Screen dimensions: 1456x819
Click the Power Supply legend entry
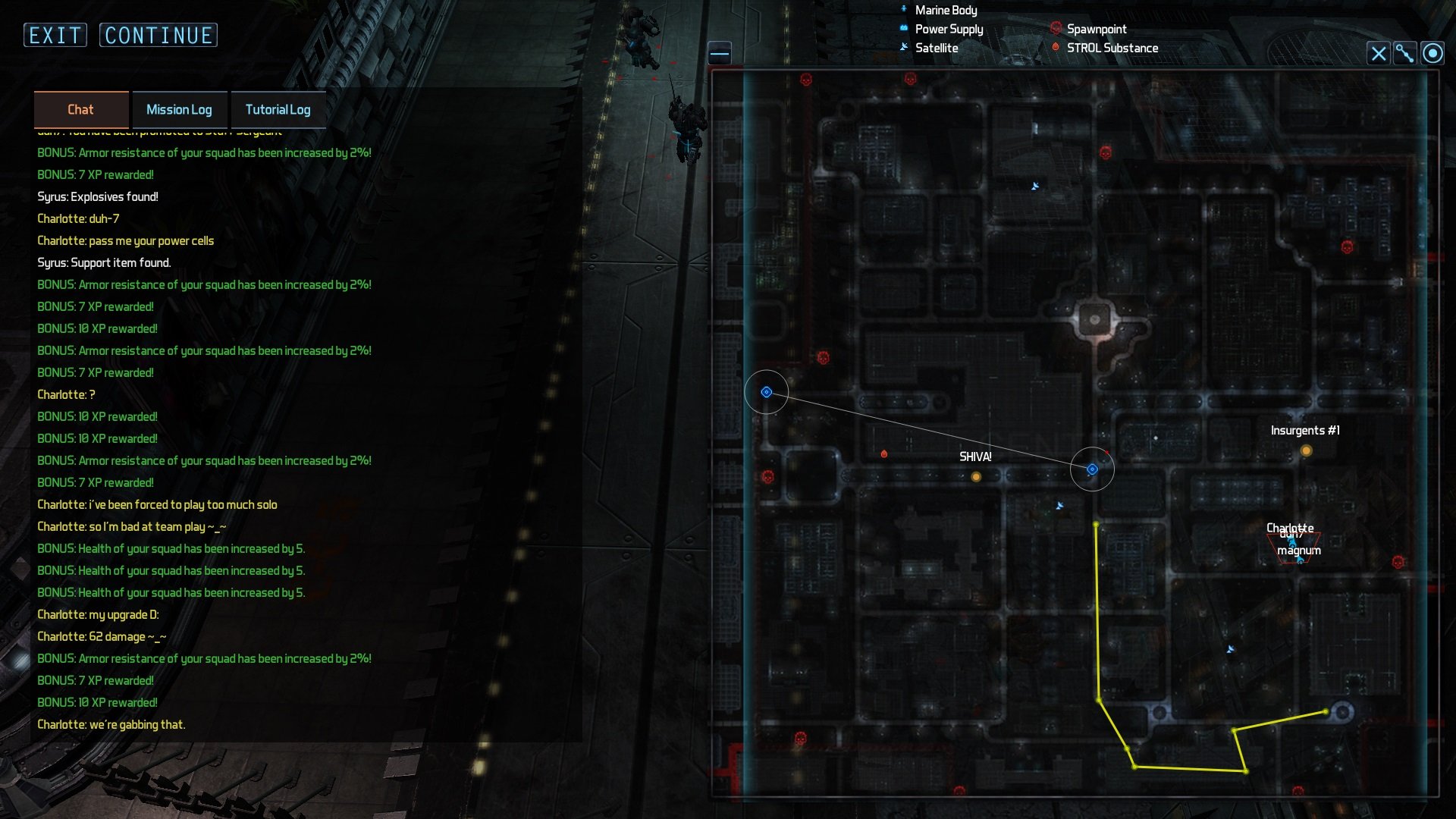click(x=948, y=29)
